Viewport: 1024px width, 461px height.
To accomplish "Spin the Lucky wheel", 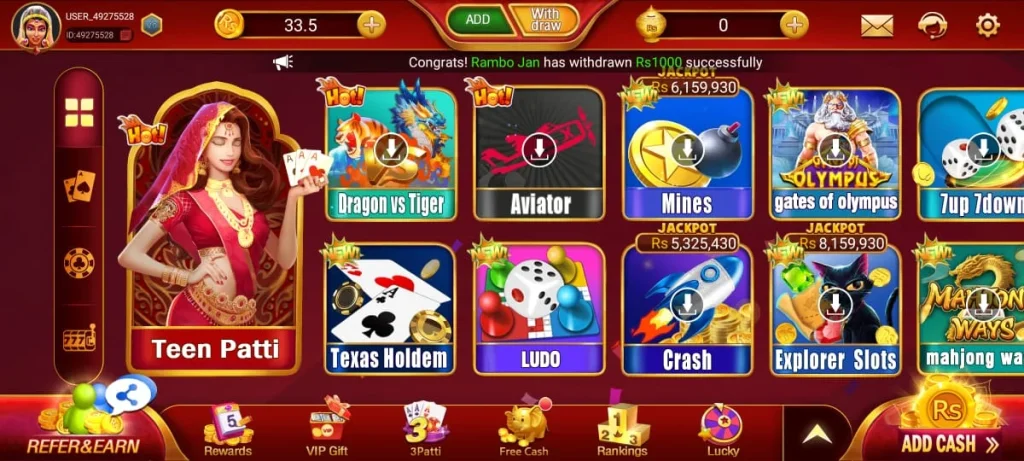I will tap(722, 430).
